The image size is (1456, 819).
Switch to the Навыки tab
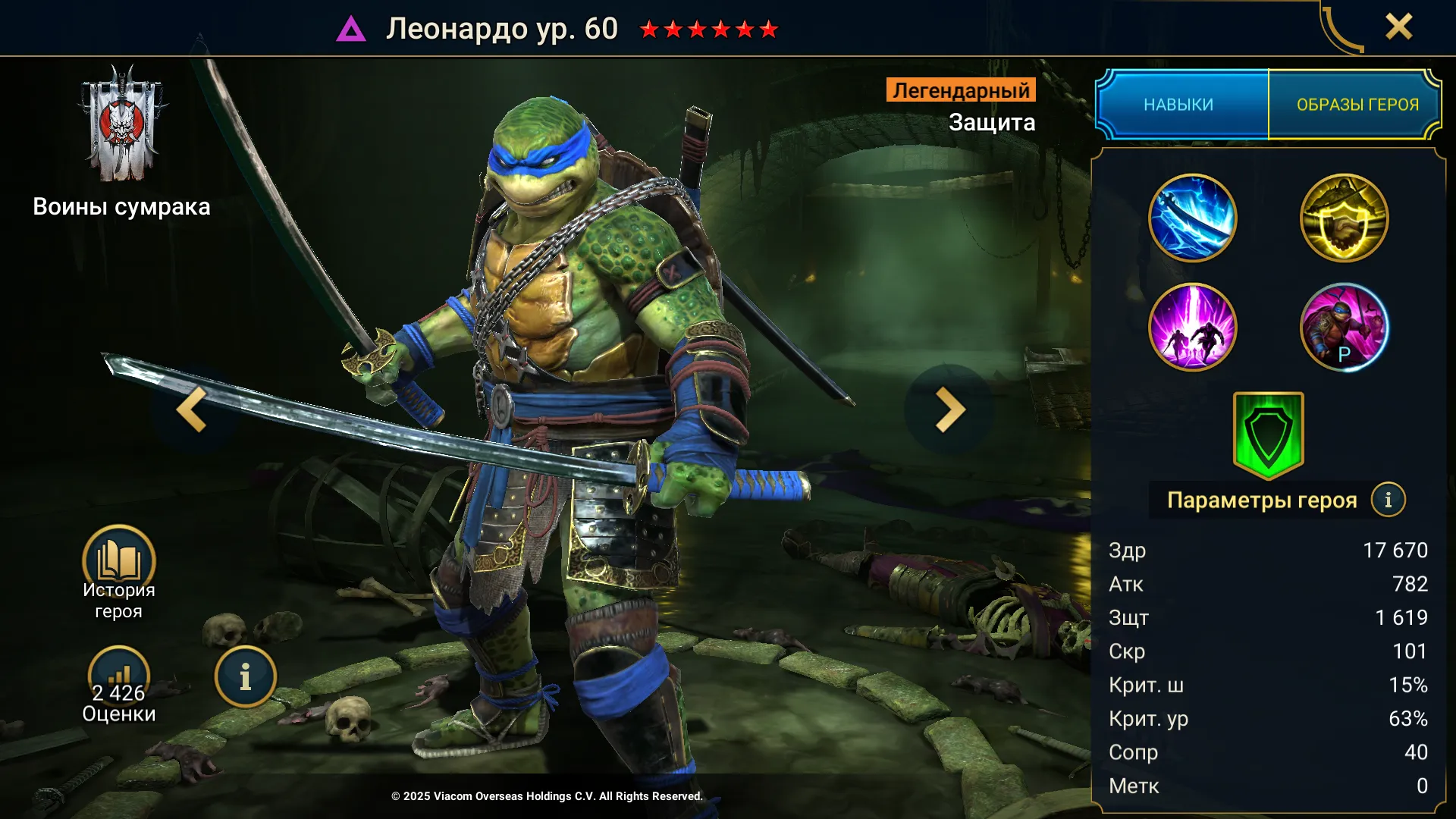click(1180, 105)
